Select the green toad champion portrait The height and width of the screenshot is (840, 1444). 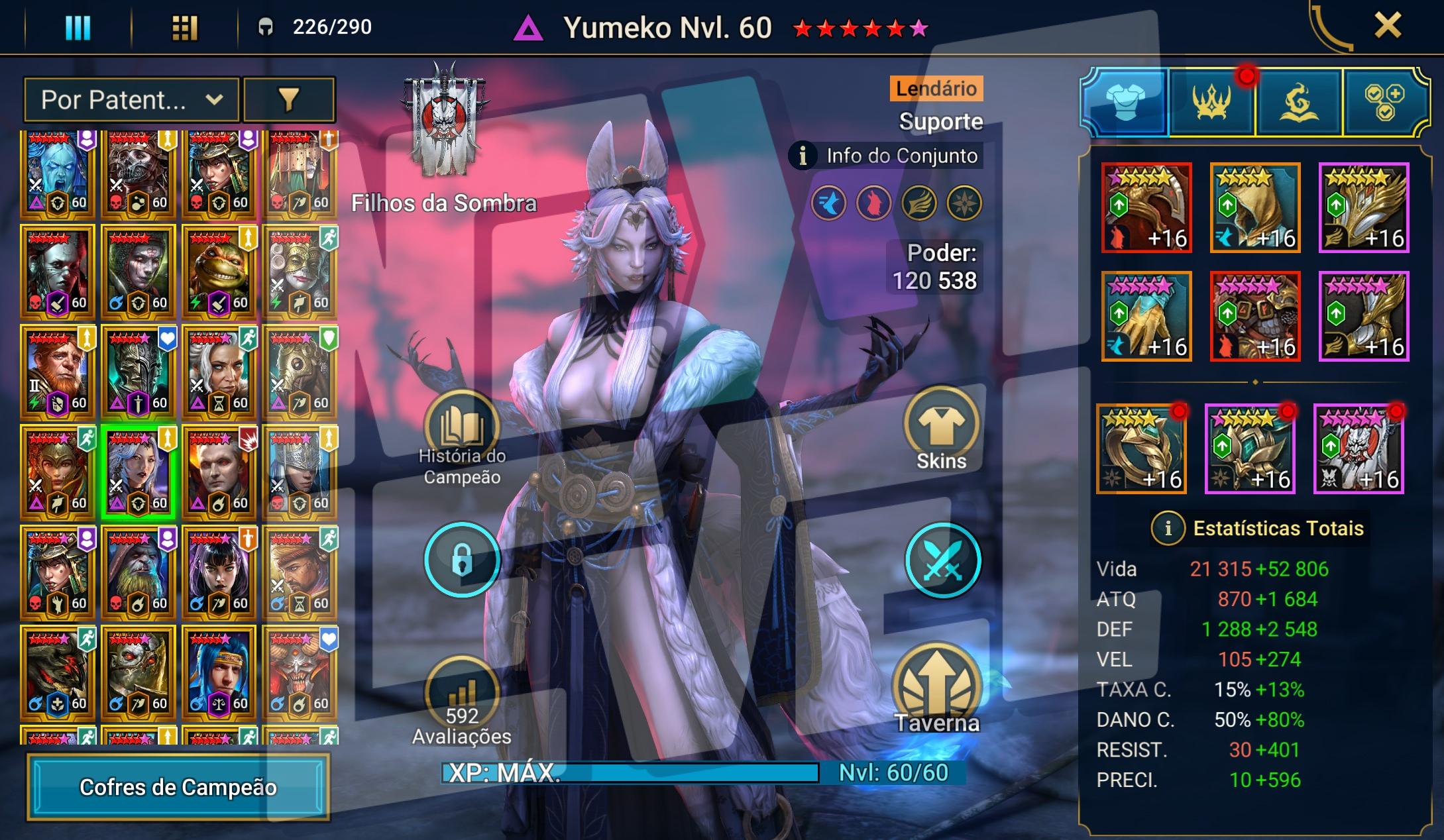219,273
